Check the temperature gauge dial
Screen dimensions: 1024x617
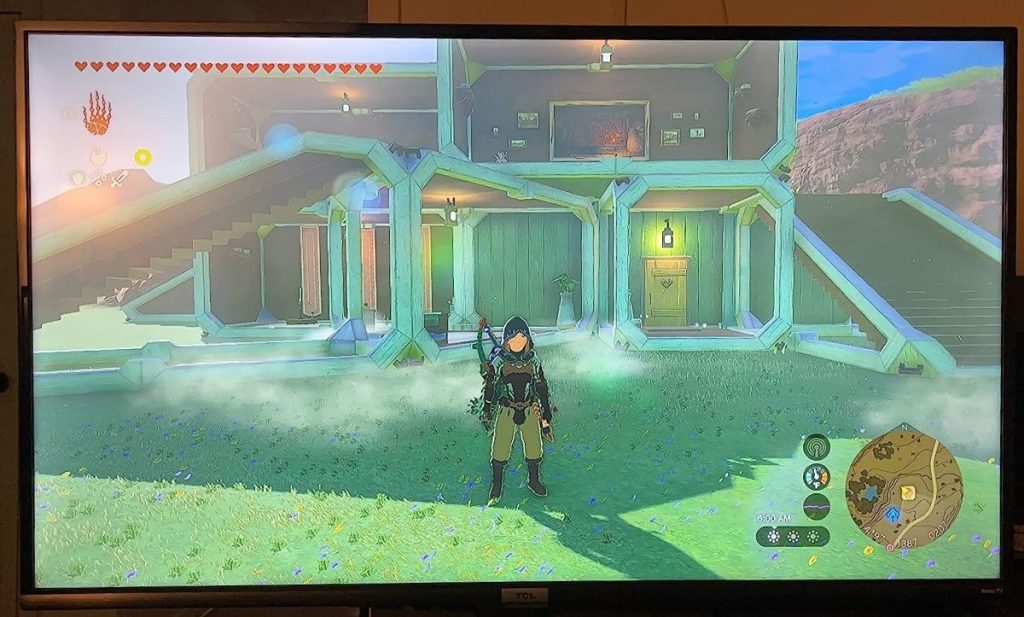click(x=816, y=476)
